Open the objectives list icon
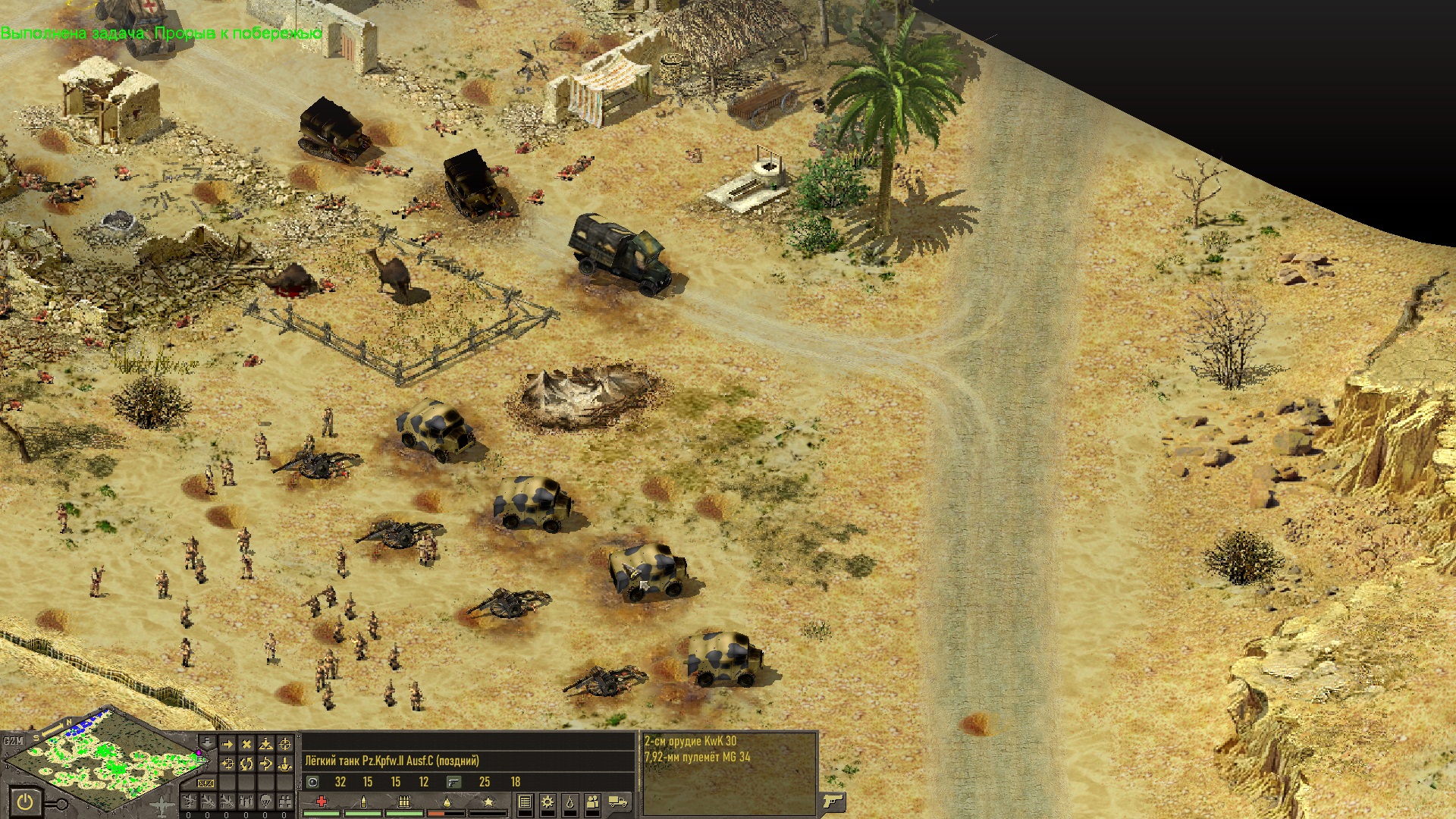Image resolution: width=1456 pixels, height=819 pixels. 524,802
